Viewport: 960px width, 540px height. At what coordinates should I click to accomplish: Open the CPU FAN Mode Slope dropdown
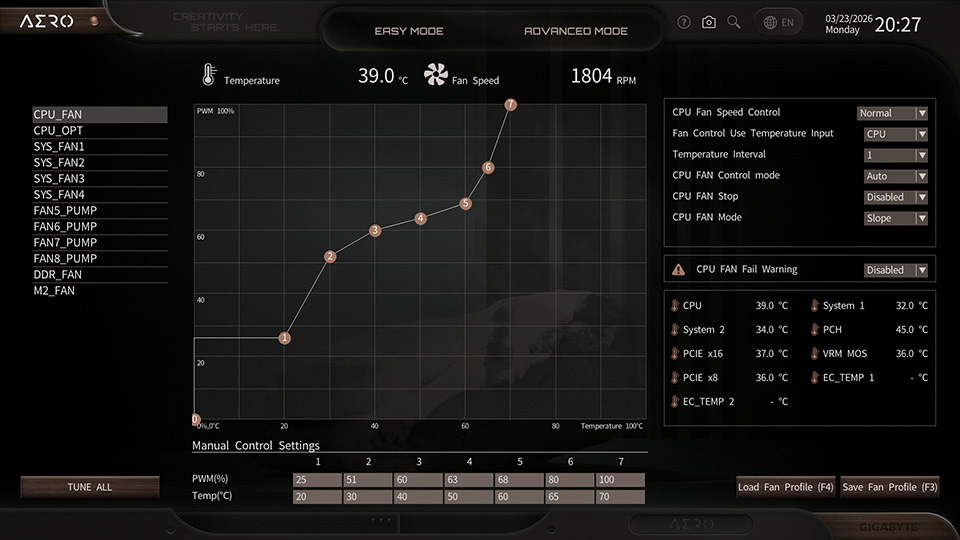[x=896, y=218]
